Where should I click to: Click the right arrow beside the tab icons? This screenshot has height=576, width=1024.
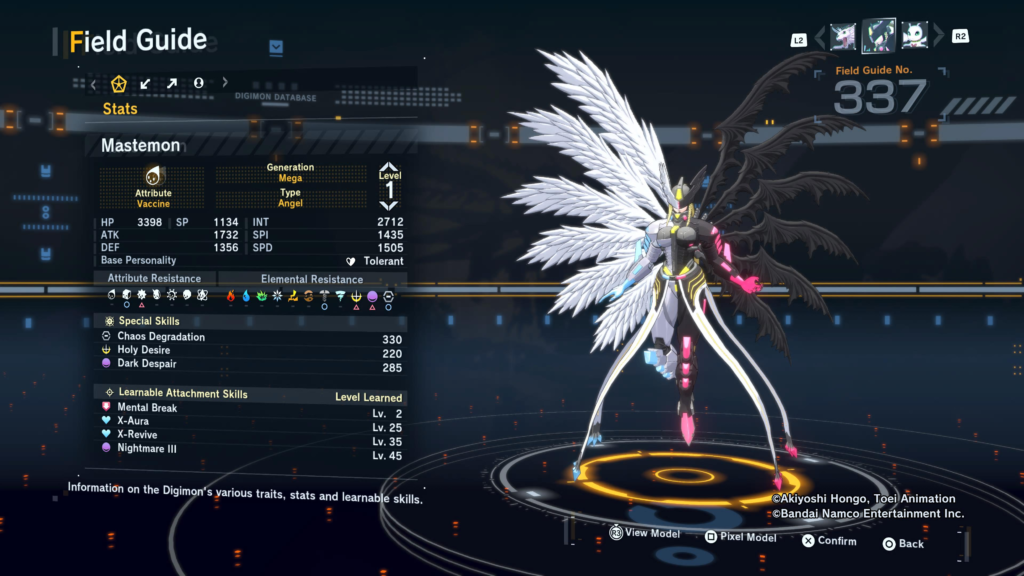coord(225,83)
